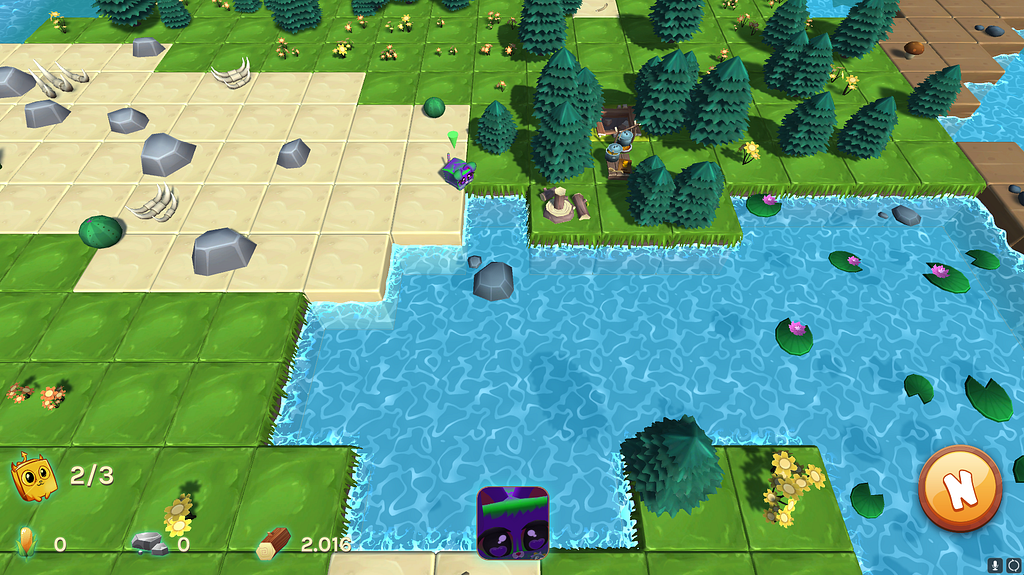1024x575 pixels.
Task: Select the purple creature portrait
Action: (513, 522)
